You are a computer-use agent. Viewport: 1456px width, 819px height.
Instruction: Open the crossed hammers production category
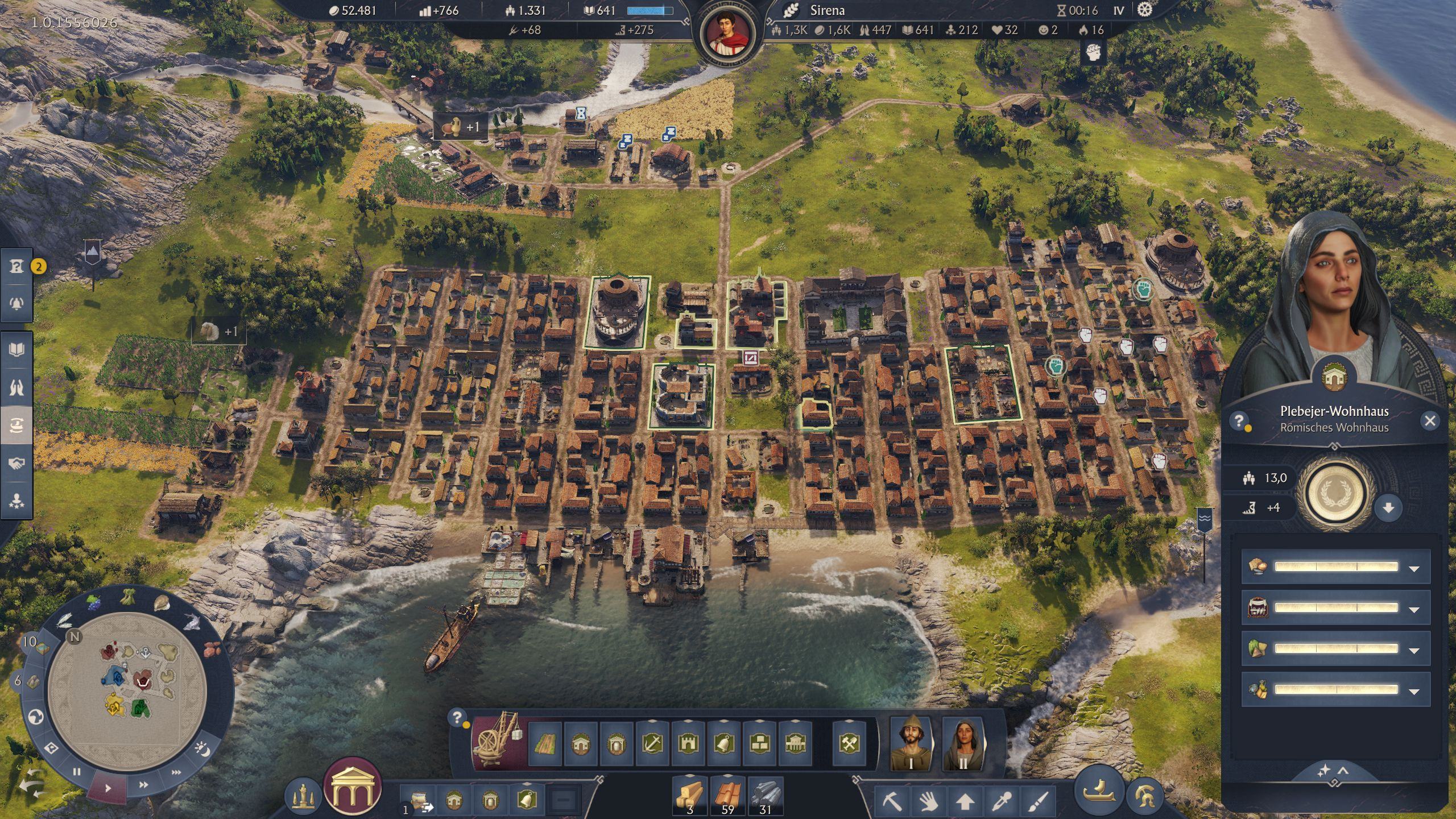point(849,743)
